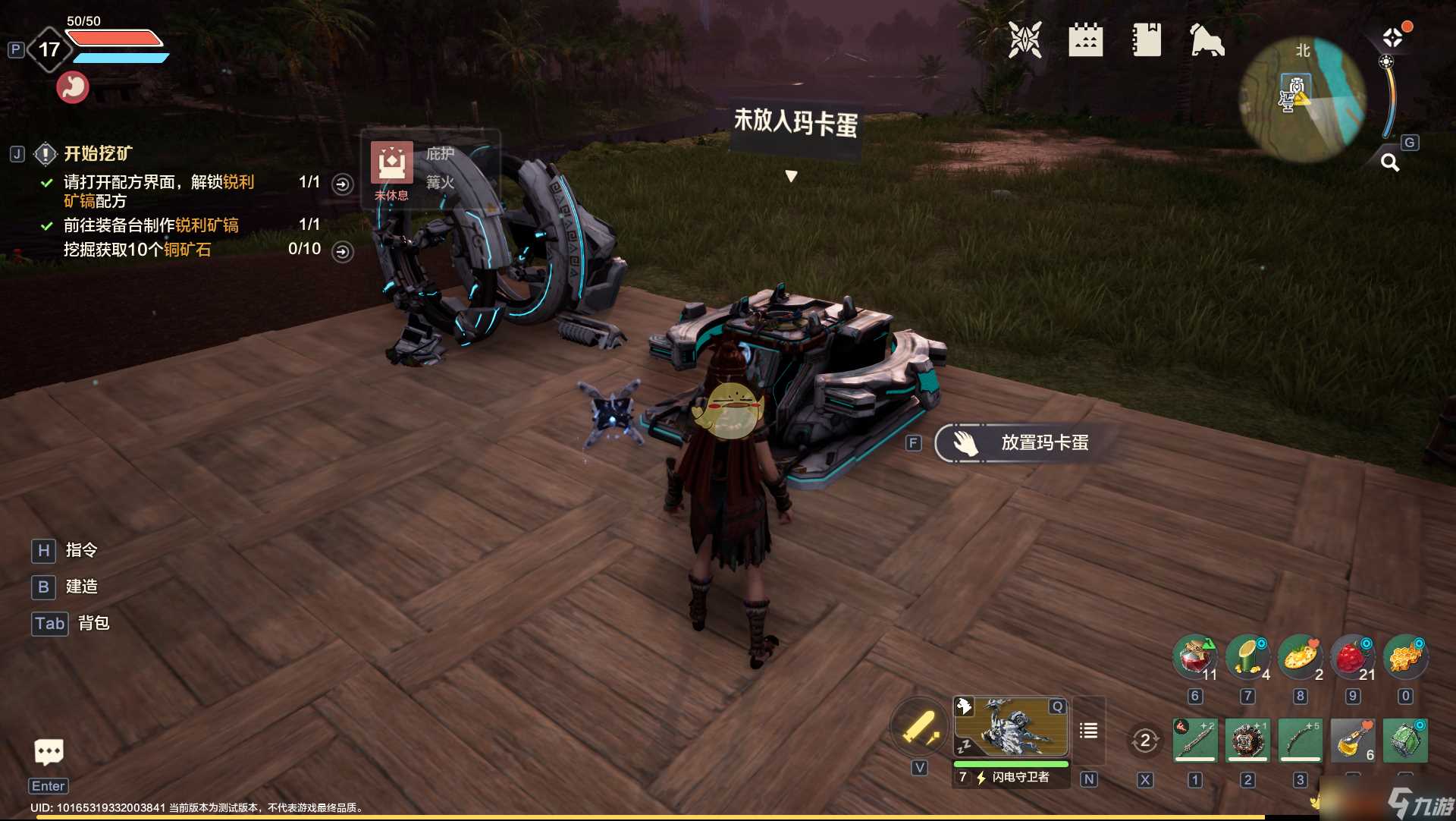Select the red potion jar slot
Screen dimensions: 1456x821
click(1195, 657)
